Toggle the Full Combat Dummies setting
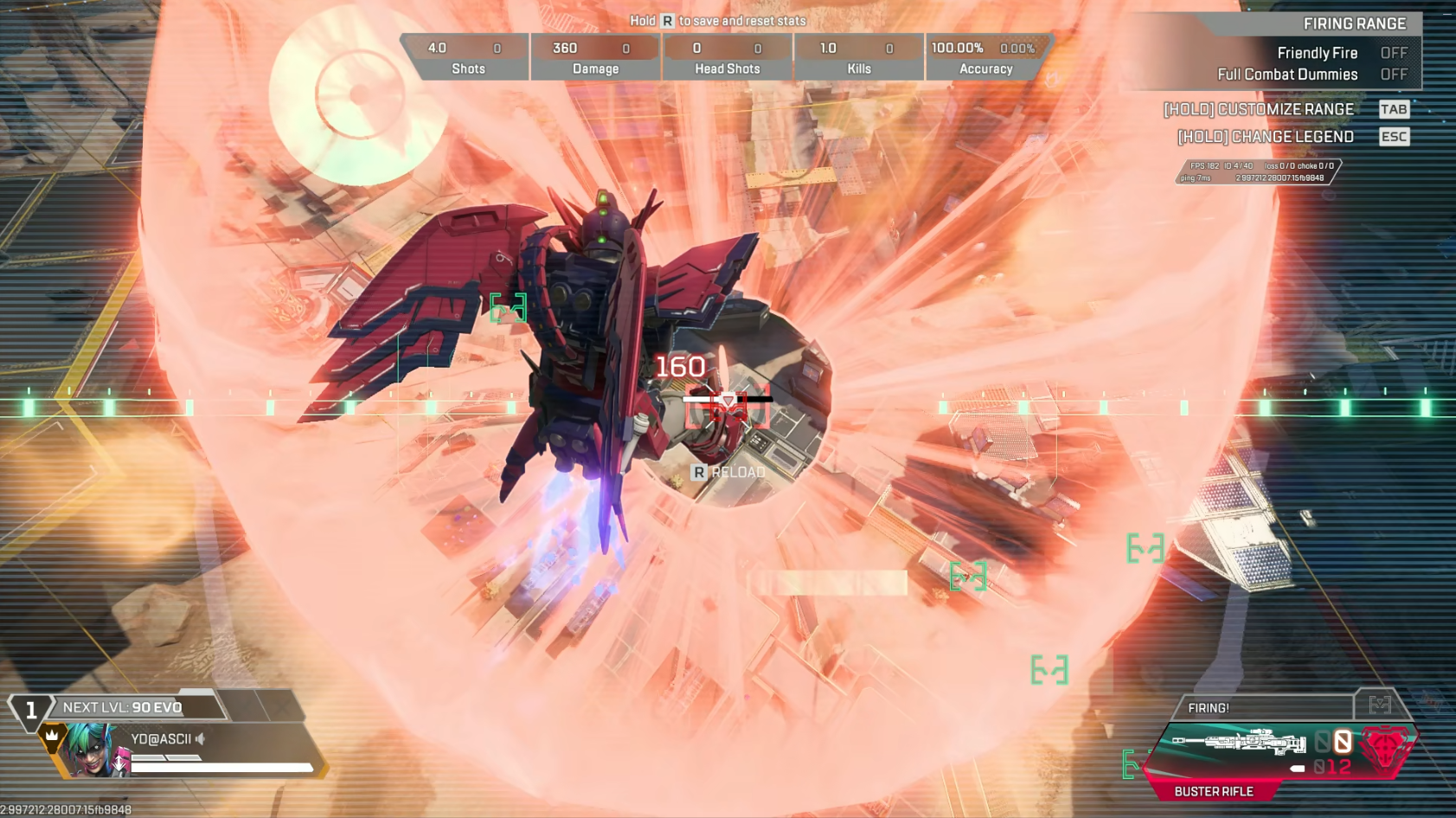Screen dimensions: 1456x818 coord(1393,74)
